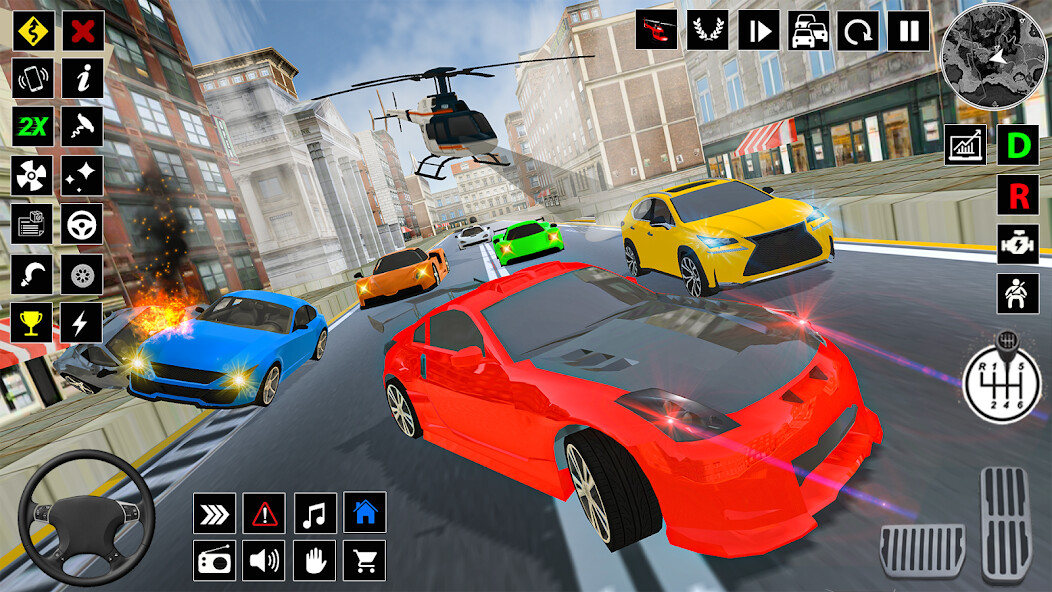Click the circular restart arrow icon
This screenshot has height=592, width=1052.
tap(858, 30)
